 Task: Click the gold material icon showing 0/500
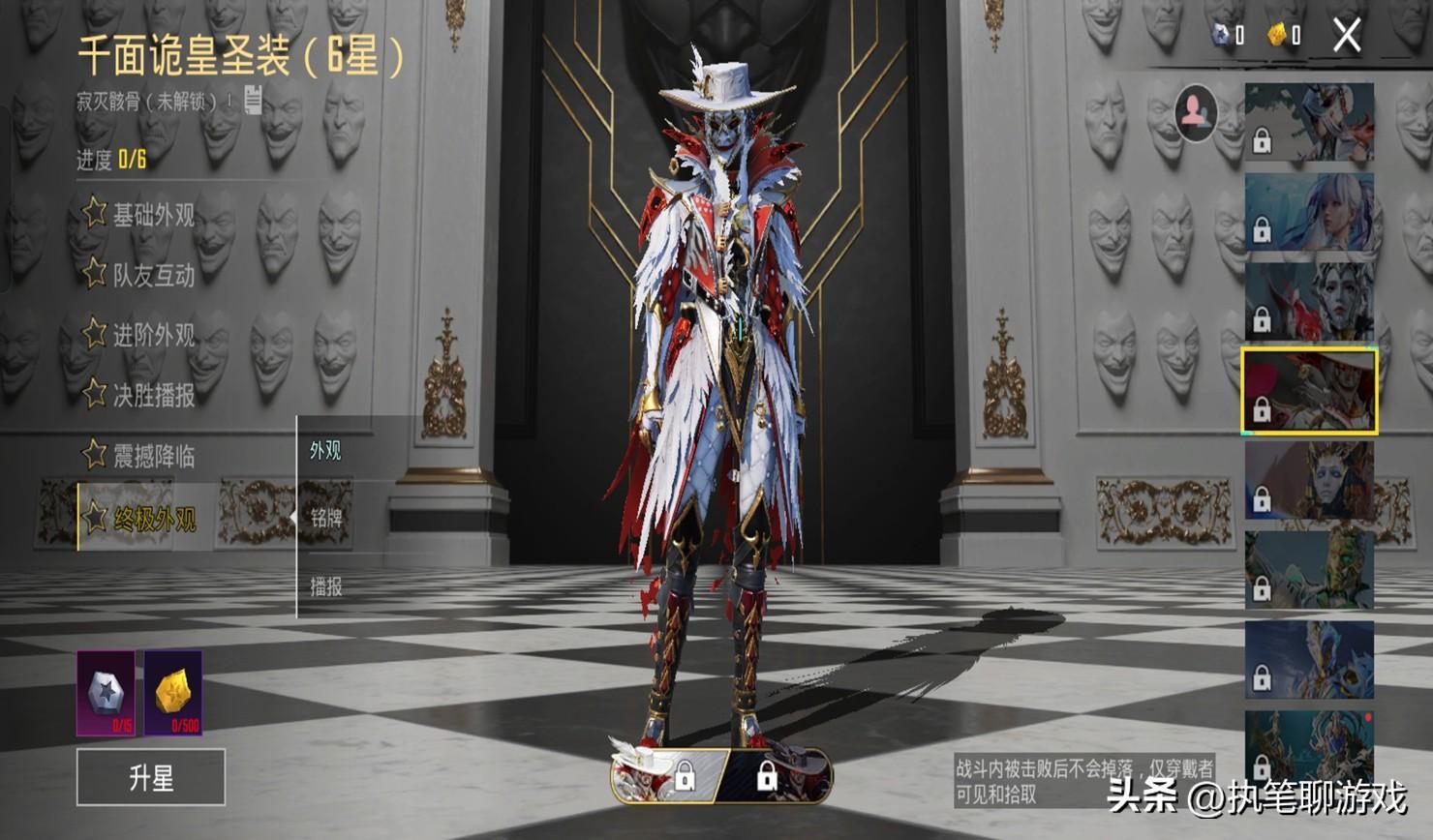click(x=173, y=693)
